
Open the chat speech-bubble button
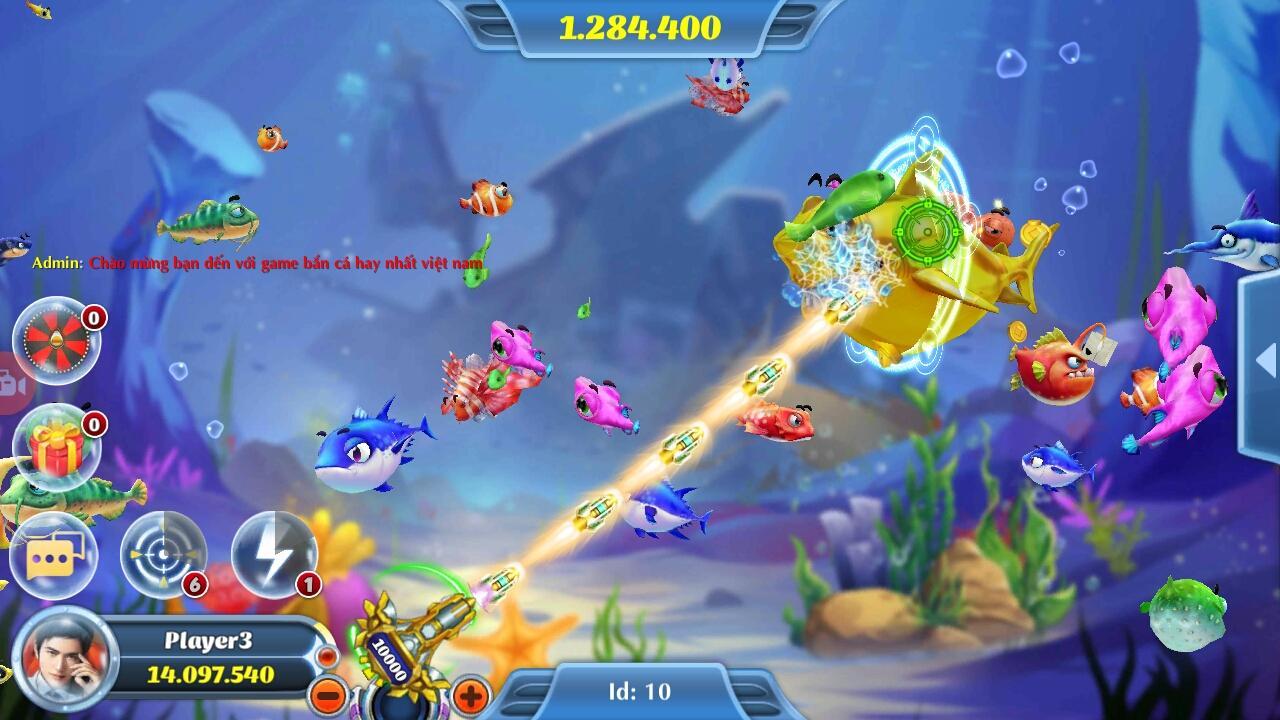click(x=53, y=556)
